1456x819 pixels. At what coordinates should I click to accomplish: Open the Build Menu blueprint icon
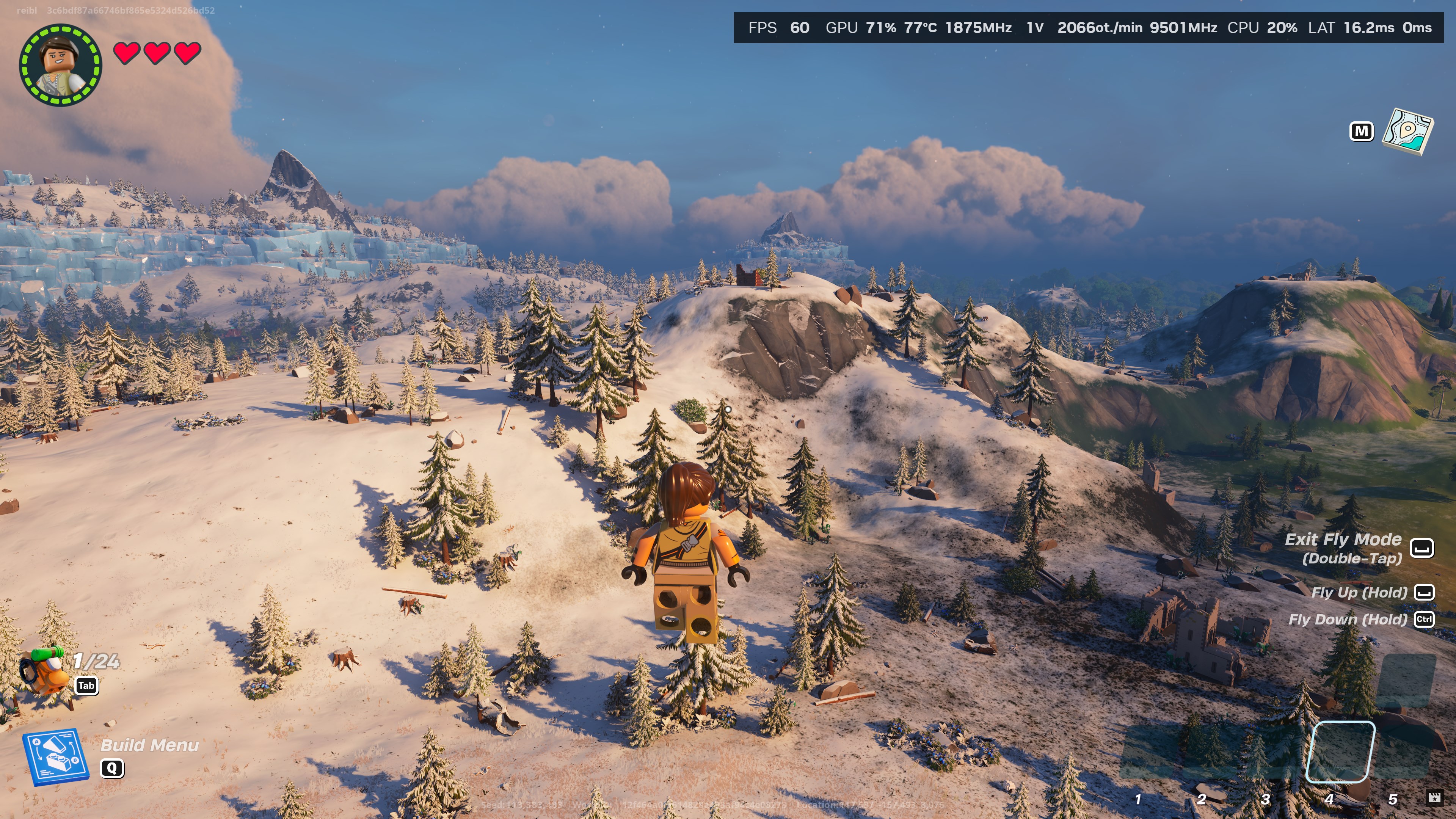point(55,756)
